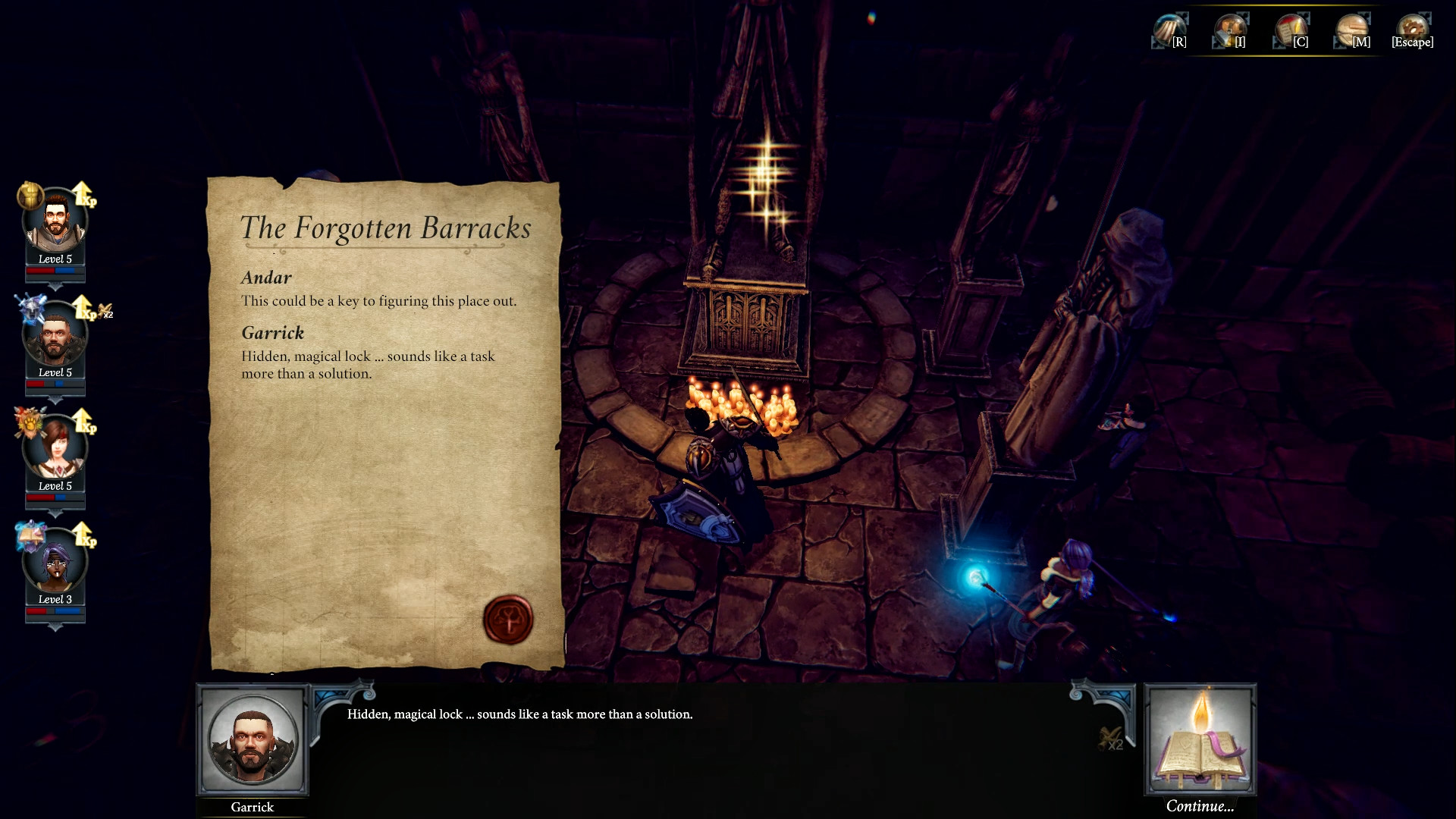This screenshot has width=1456, height=819.
Task: Continue the dialogue via the candle book
Action: (x=1200, y=741)
